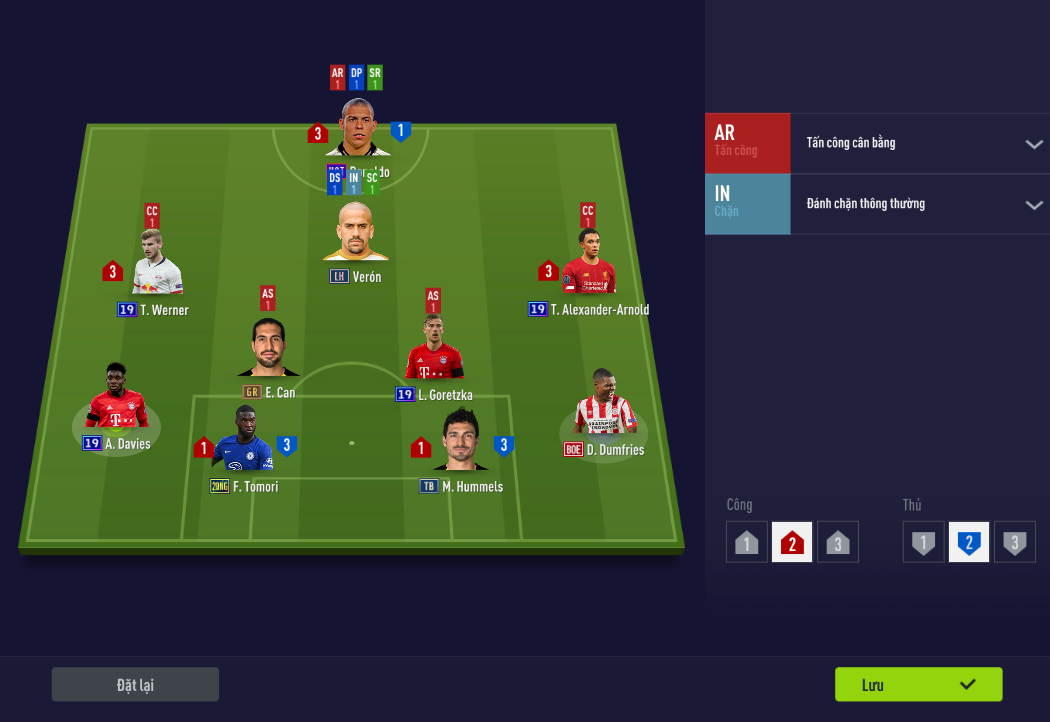Select left back A. Davies
The width and height of the screenshot is (1050, 722).
coord(117,398)
